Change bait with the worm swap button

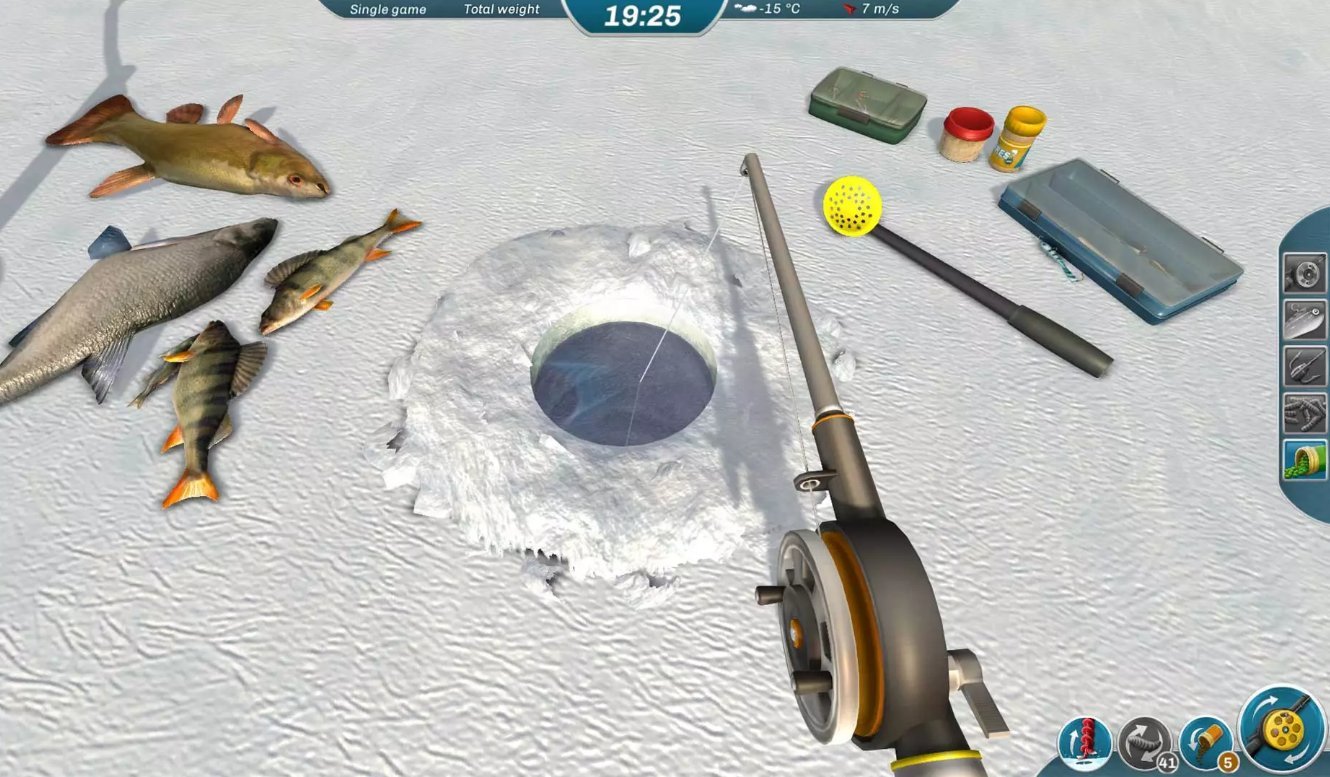(1144, 742)
